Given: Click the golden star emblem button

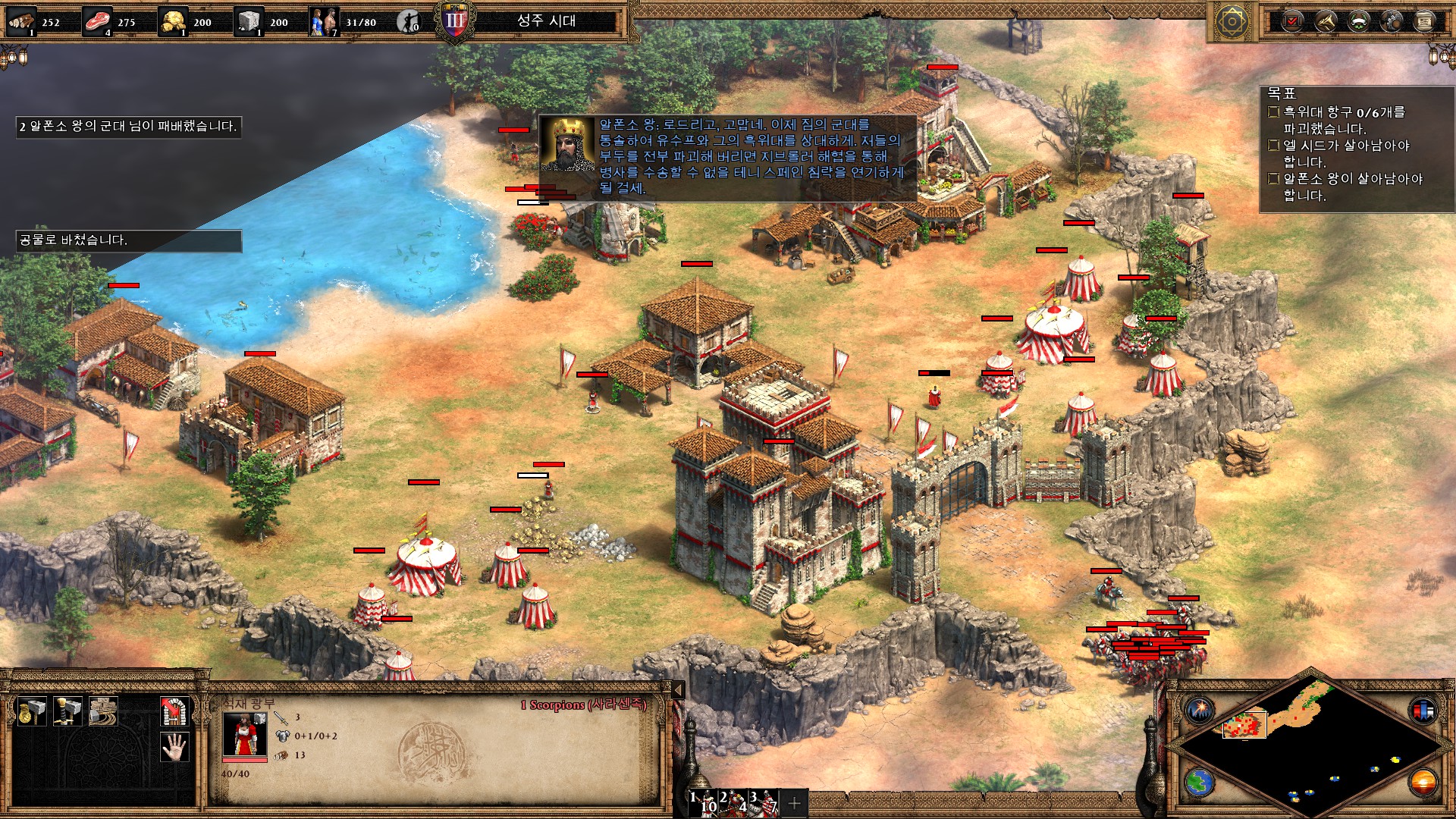Looking at the screenshot, I should point(1232,21).
